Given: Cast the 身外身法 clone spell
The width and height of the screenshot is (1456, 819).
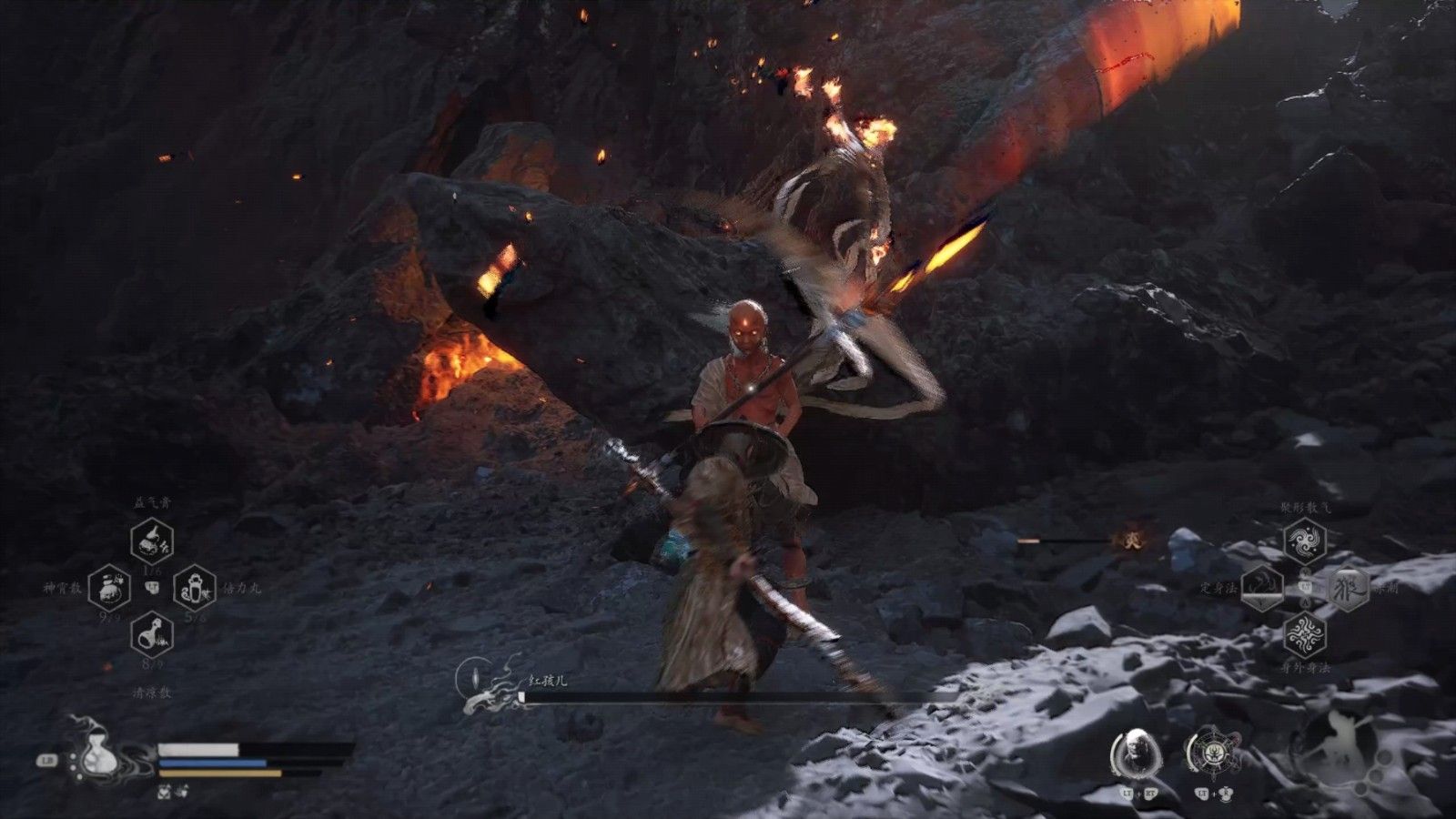Looking at the screenshot, I should click(x=1305, y=633).
